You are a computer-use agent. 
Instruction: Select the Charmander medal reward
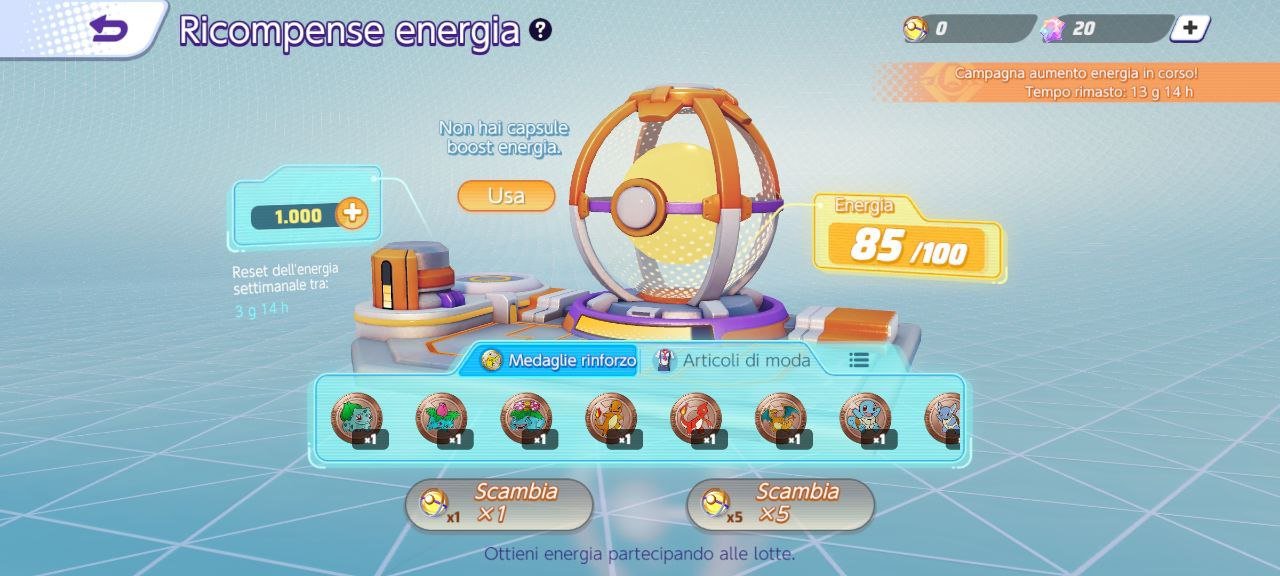pyautogui.click(x=612, y=418)
